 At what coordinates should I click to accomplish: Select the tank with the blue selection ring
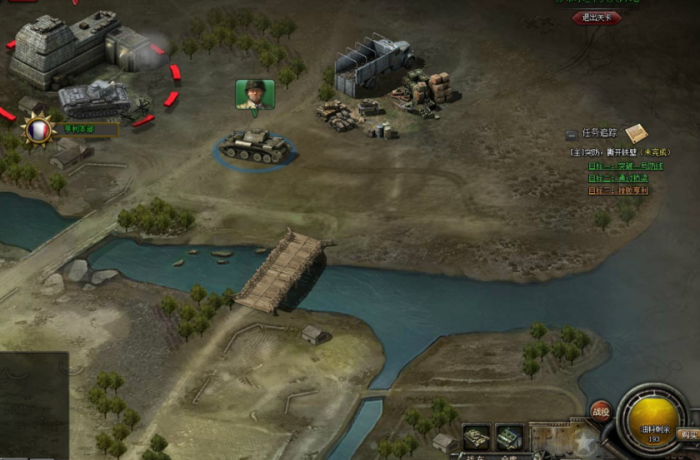pos(254,147)
